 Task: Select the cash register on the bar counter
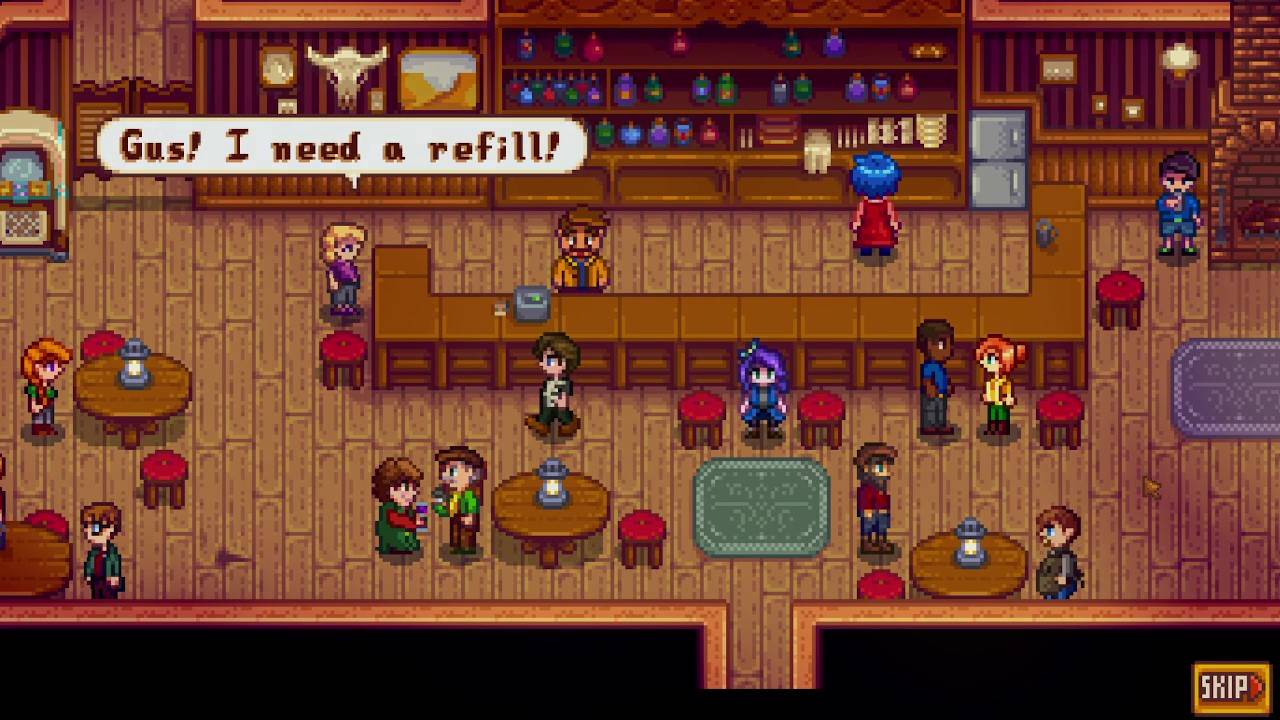click(x=532, y=303)
